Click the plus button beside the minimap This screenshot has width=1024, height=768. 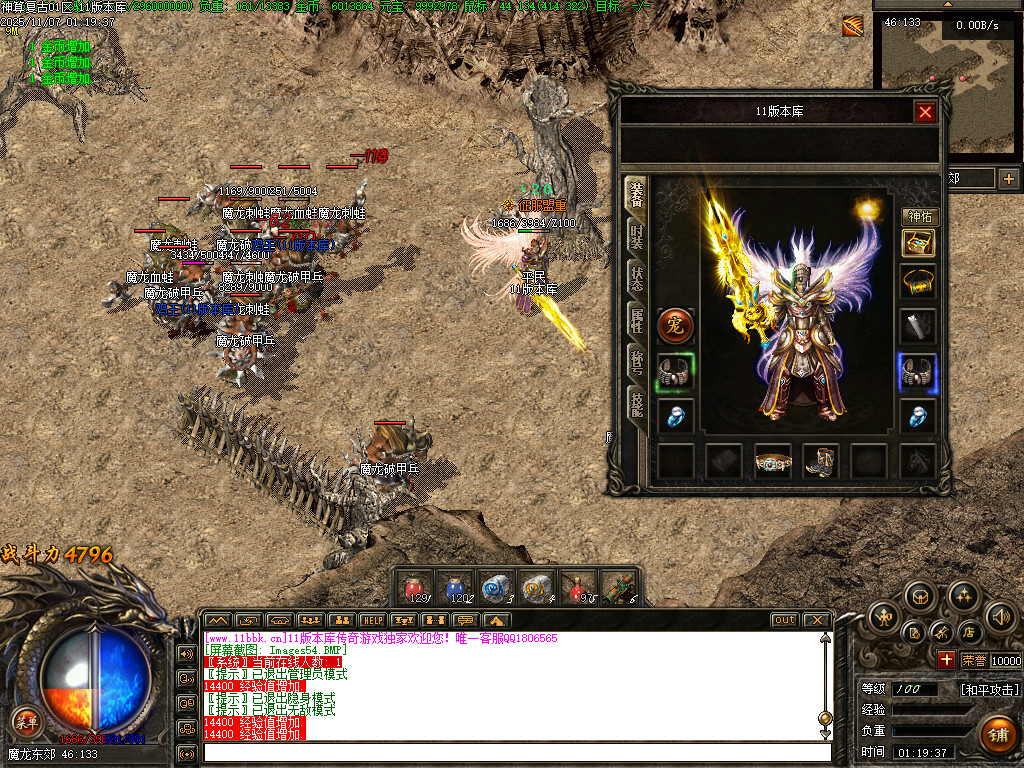(1008, 179)
